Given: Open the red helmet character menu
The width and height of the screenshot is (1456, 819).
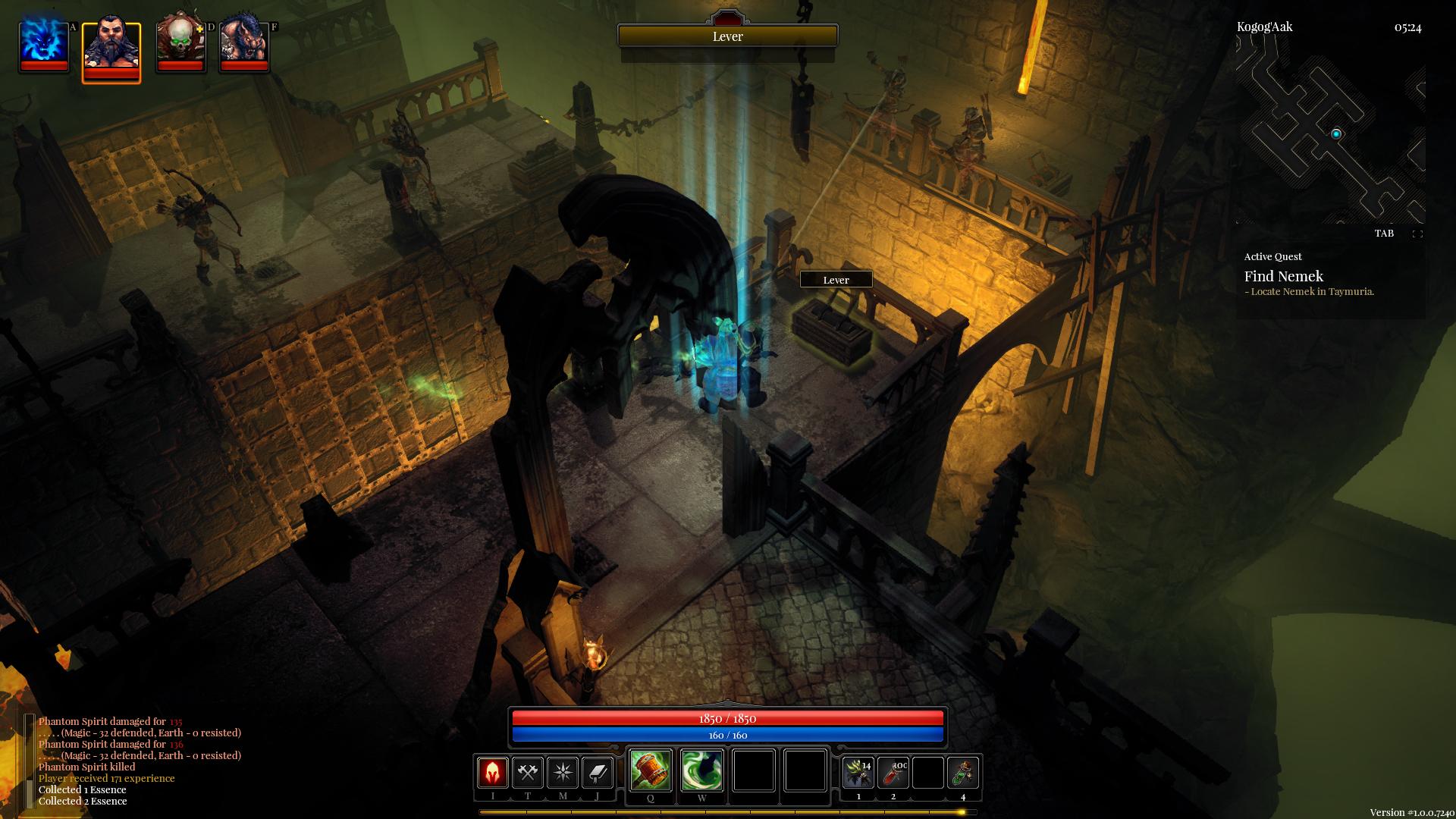Looking at the screenshot, I should (x=493, y=773).
